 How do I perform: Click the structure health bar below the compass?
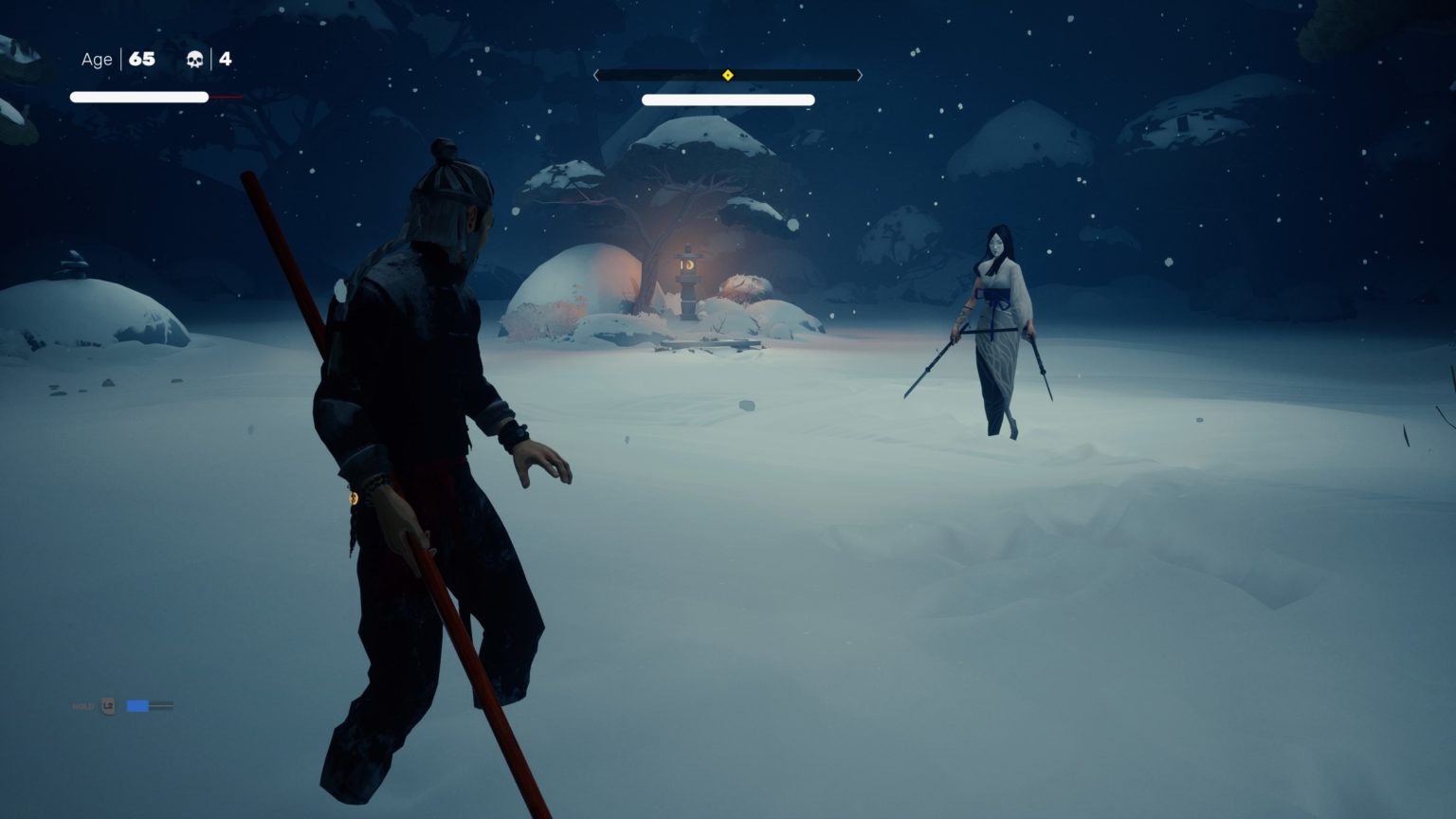[728, 100]
